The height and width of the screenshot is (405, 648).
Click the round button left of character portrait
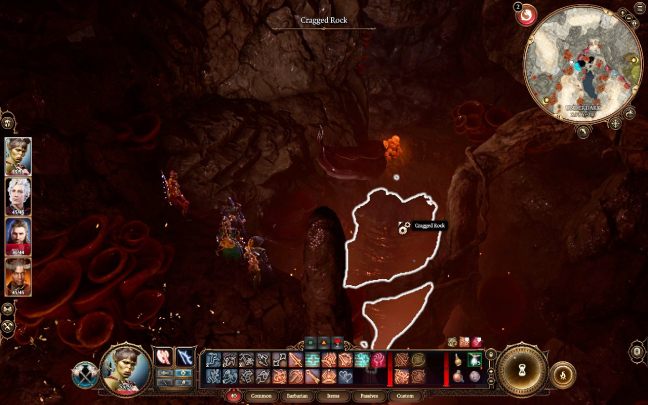(84, 374)
